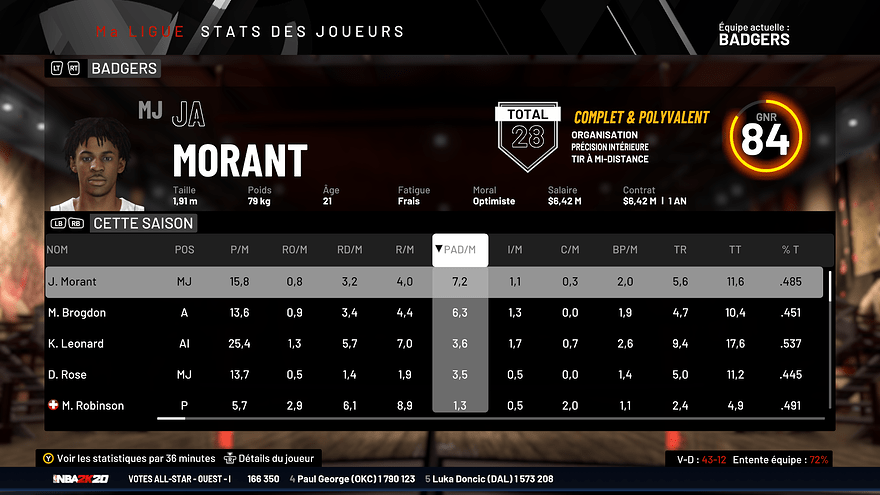Change the Cette Saison stats period
The image size is (880, 495).
click(x=141, y=223)
